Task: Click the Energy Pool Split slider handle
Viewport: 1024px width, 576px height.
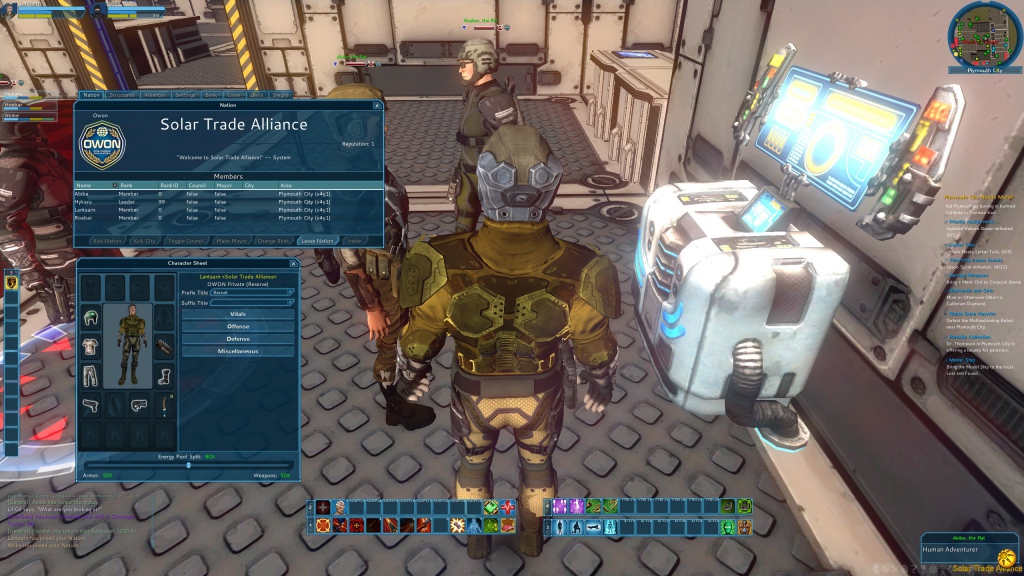Action: pos(189,465)
